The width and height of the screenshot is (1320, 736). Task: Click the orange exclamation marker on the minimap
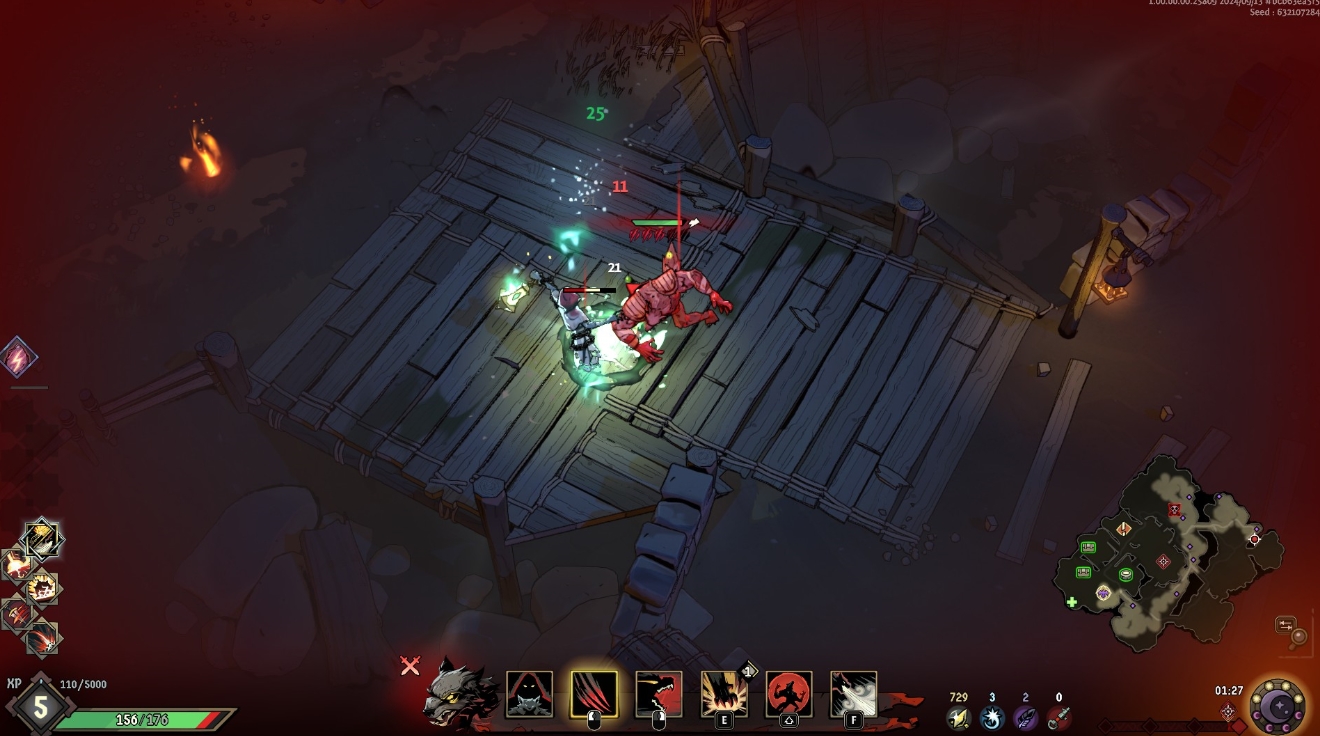click(1124, 528)
